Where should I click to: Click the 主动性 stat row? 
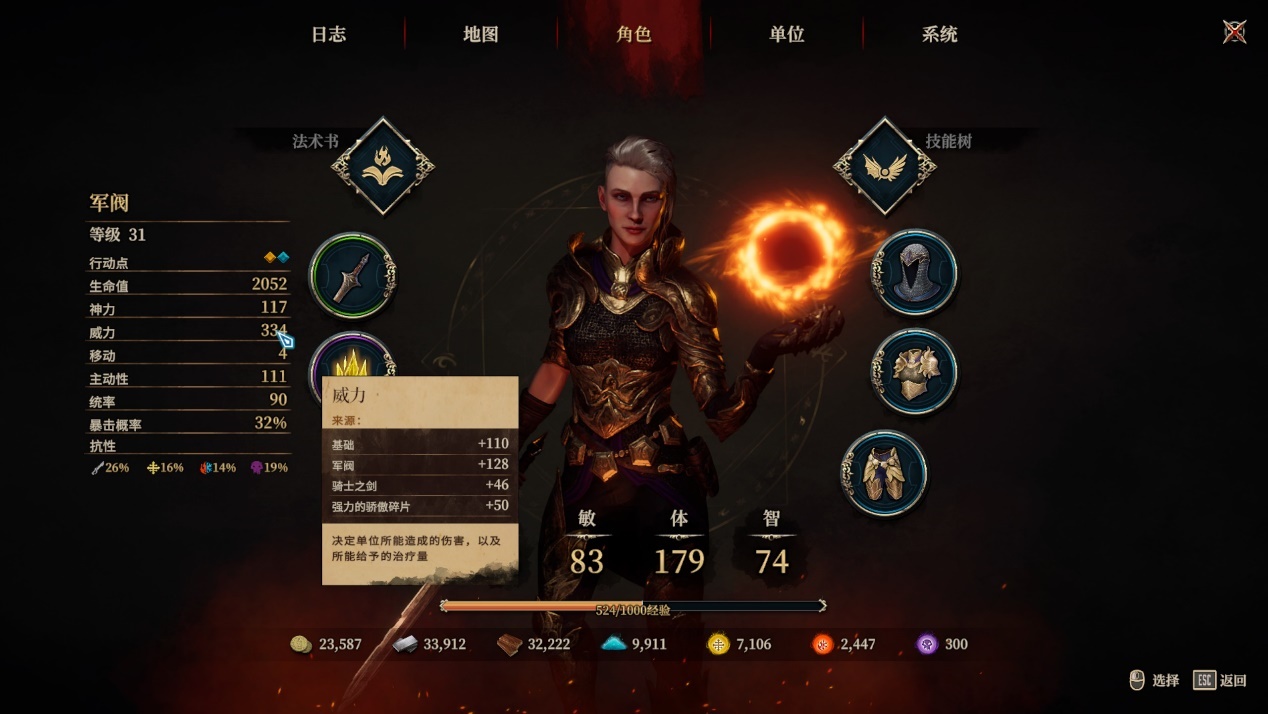(188, 378)
